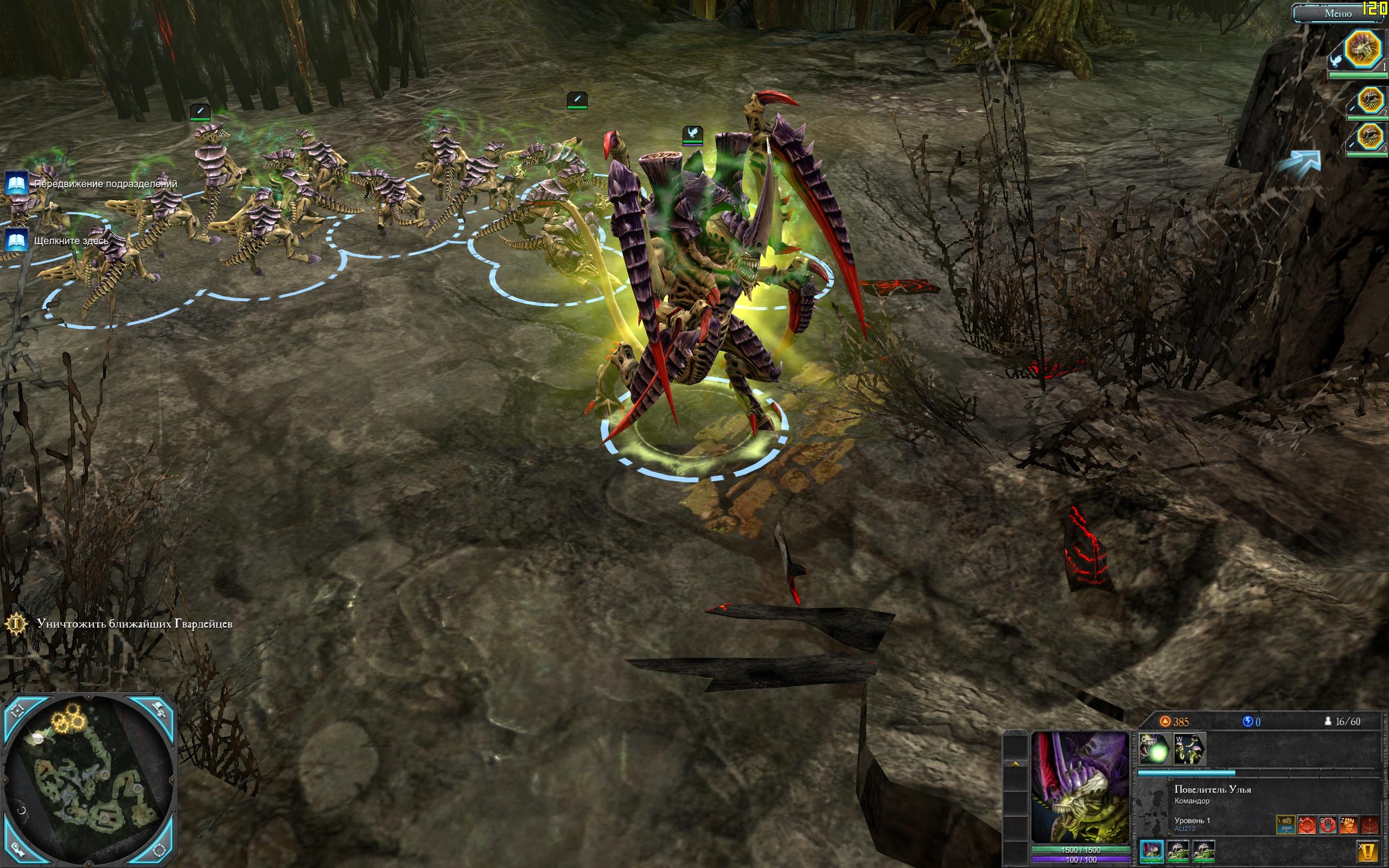Select squad 2 unit portrait

pyautogui.click(x=1372, y=101)
